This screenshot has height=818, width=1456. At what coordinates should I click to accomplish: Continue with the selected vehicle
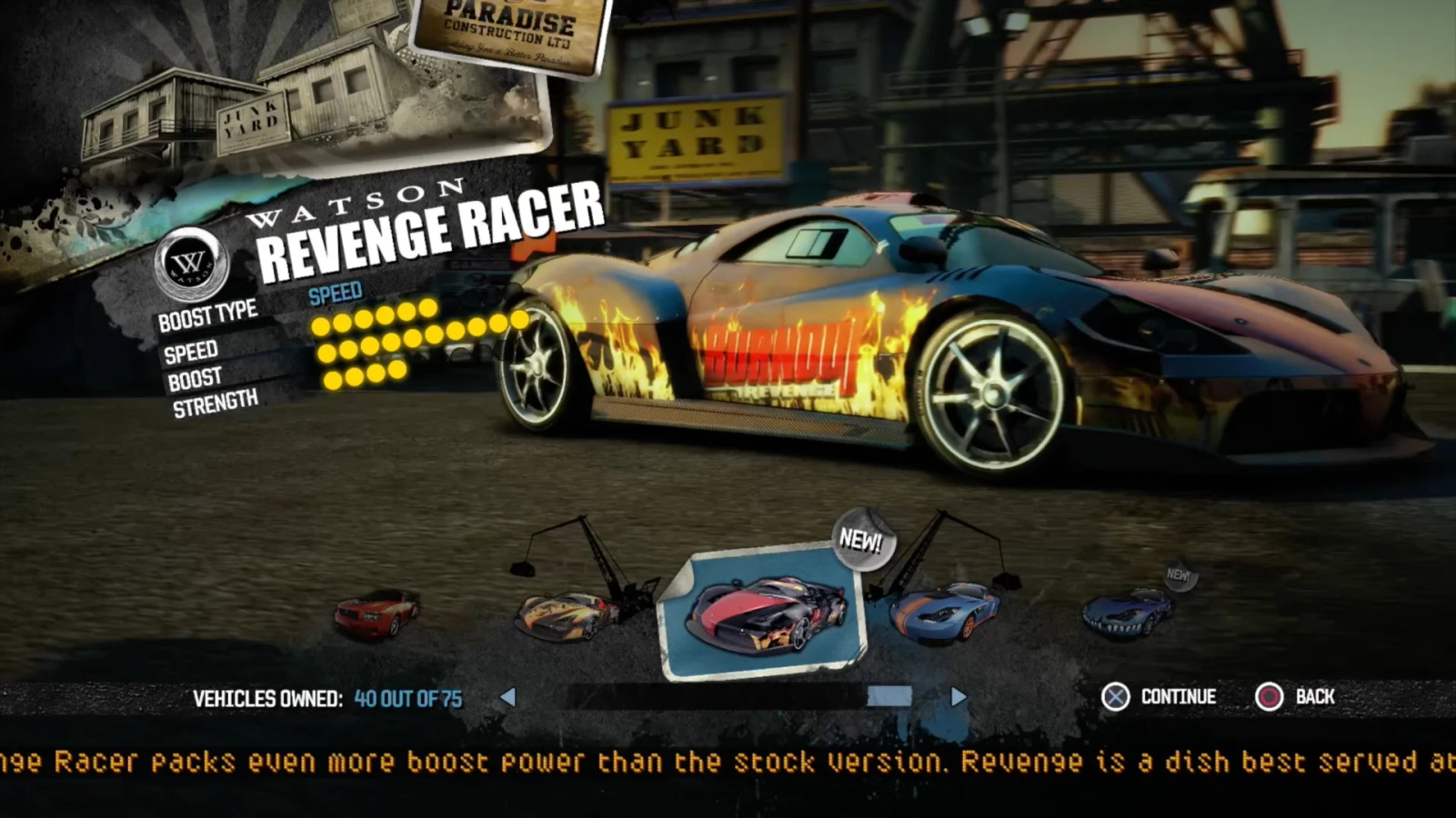[1159, 697]
